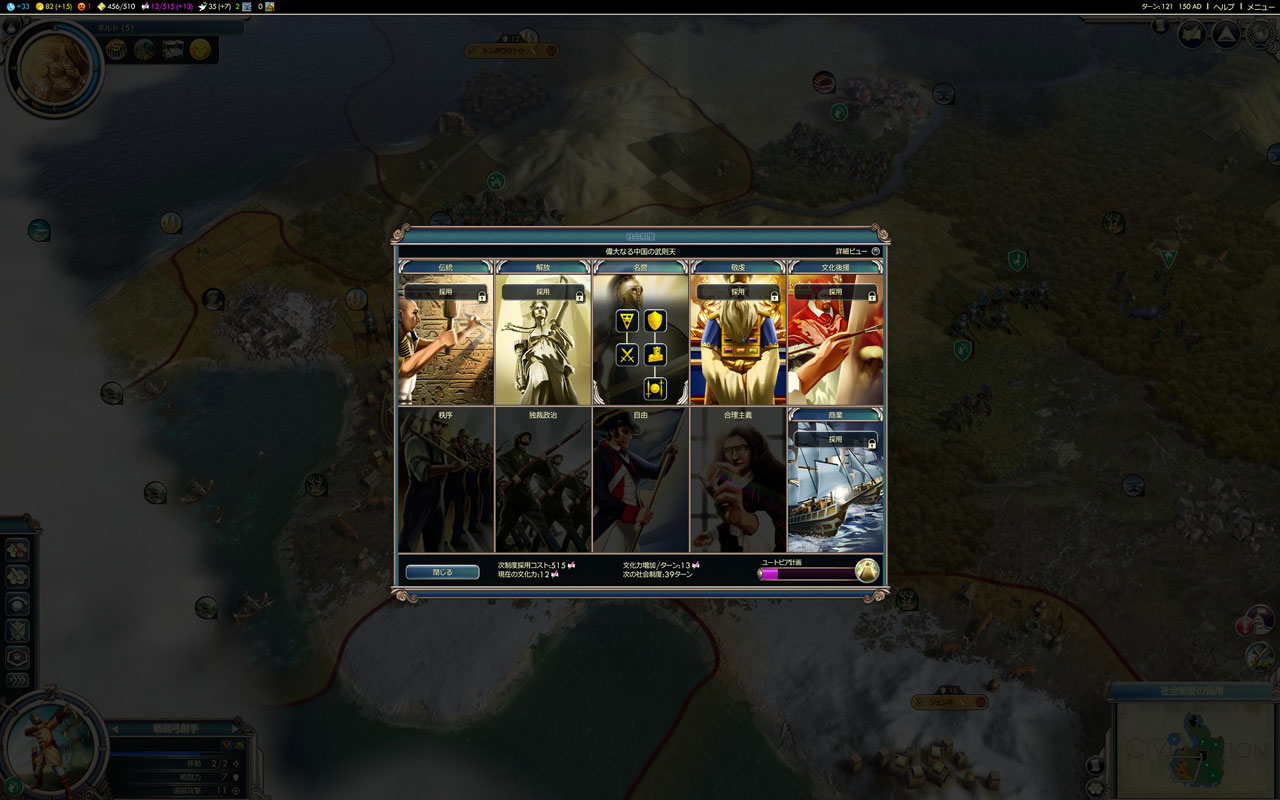Open the メニュー game menu

tap(1260, 7)
